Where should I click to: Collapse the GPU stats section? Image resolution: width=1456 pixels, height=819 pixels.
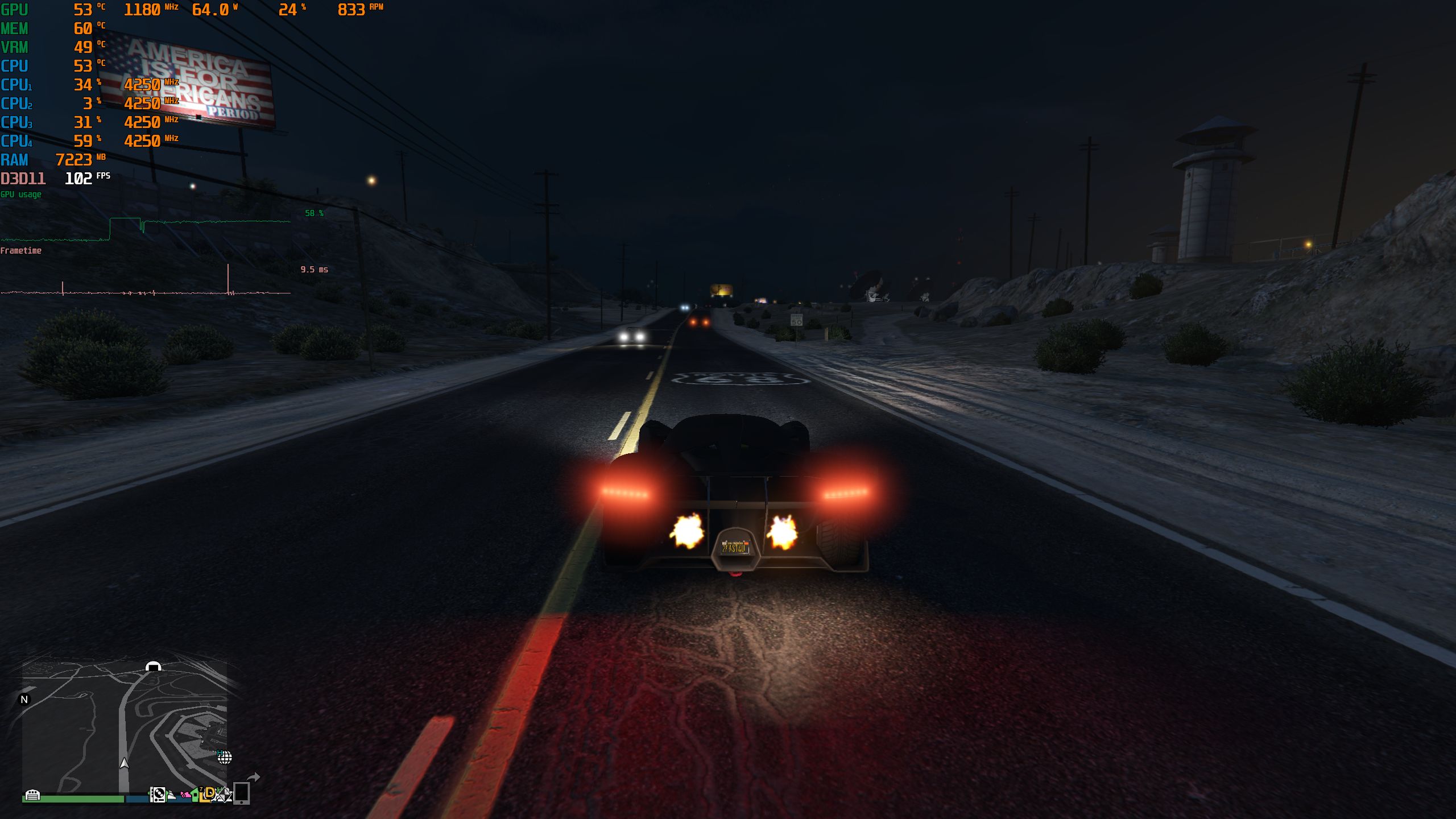[14, 9]
